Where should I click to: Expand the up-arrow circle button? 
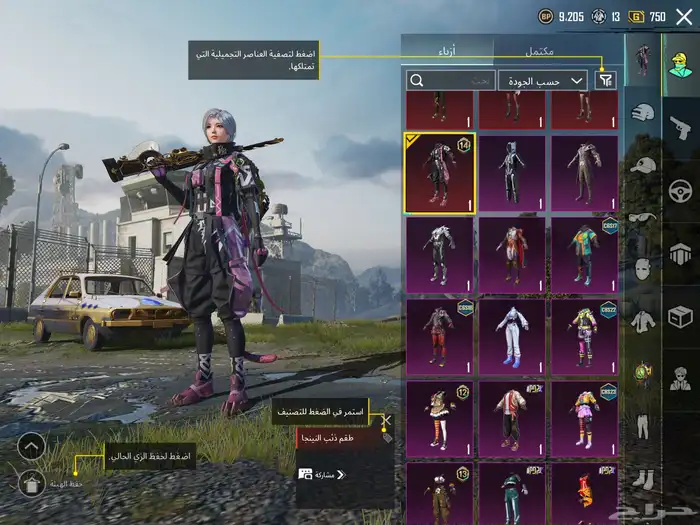point(31,446)
